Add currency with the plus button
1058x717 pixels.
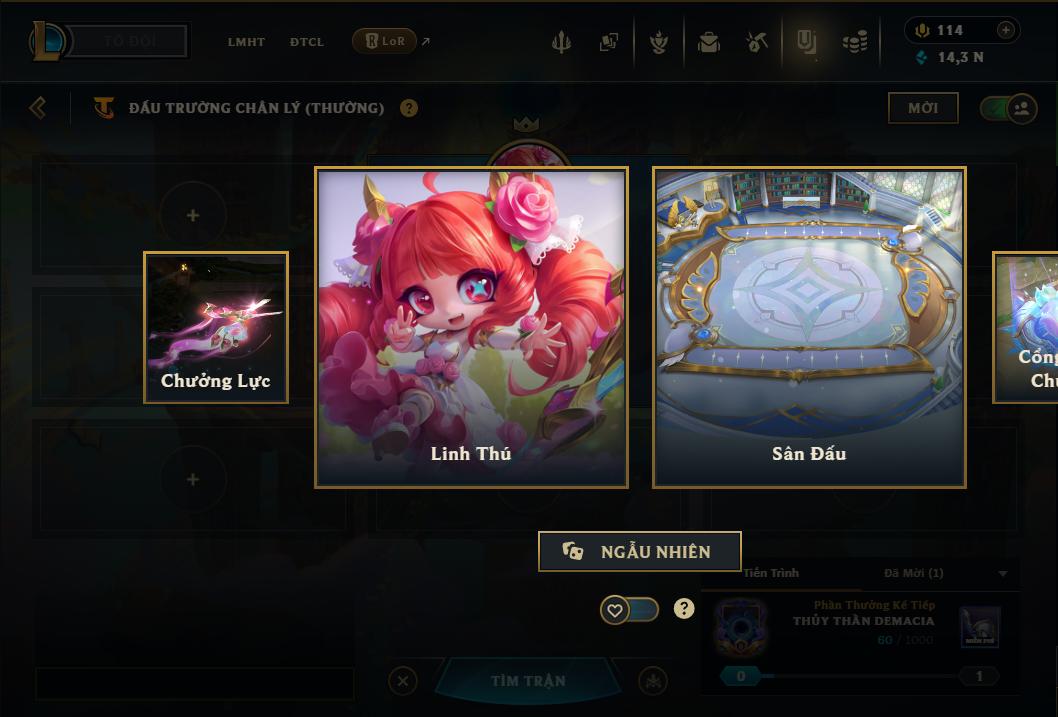point(1006,30)
